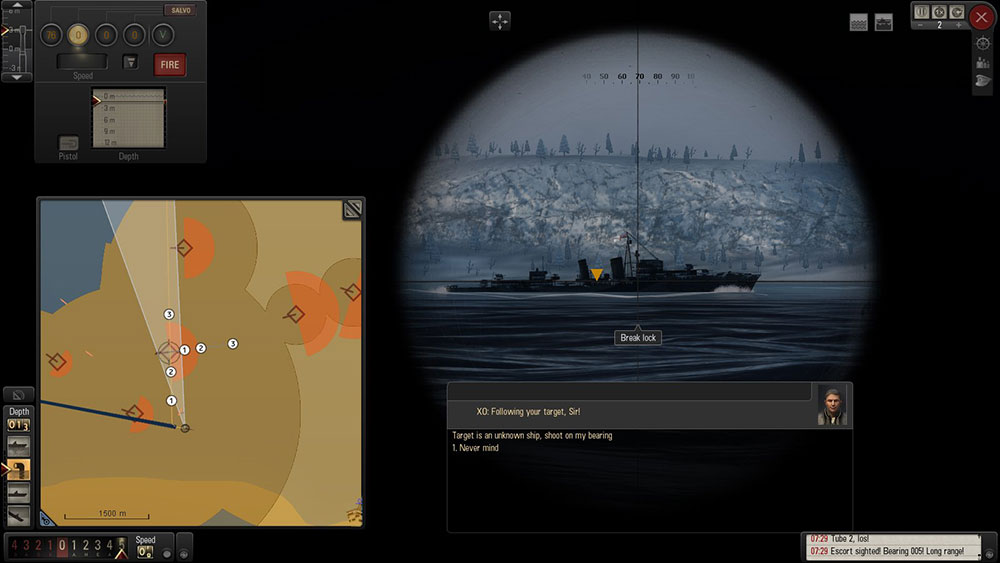The image size is (1000, 563).
Task: Open the captain's cap icon
Action: pyautogui.click(x=982, y=82)
